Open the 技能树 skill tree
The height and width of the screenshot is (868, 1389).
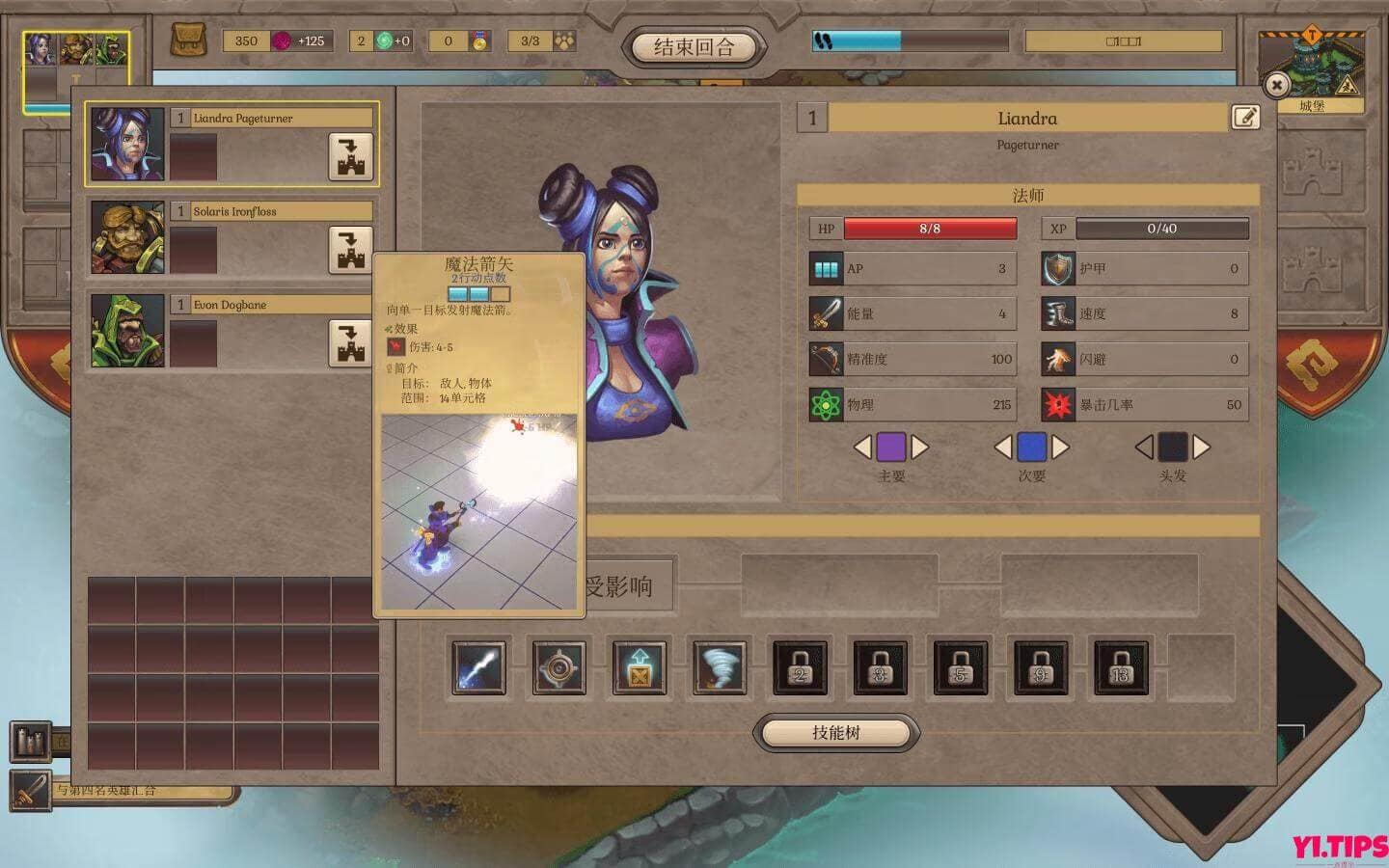click(x=835, y=732)
